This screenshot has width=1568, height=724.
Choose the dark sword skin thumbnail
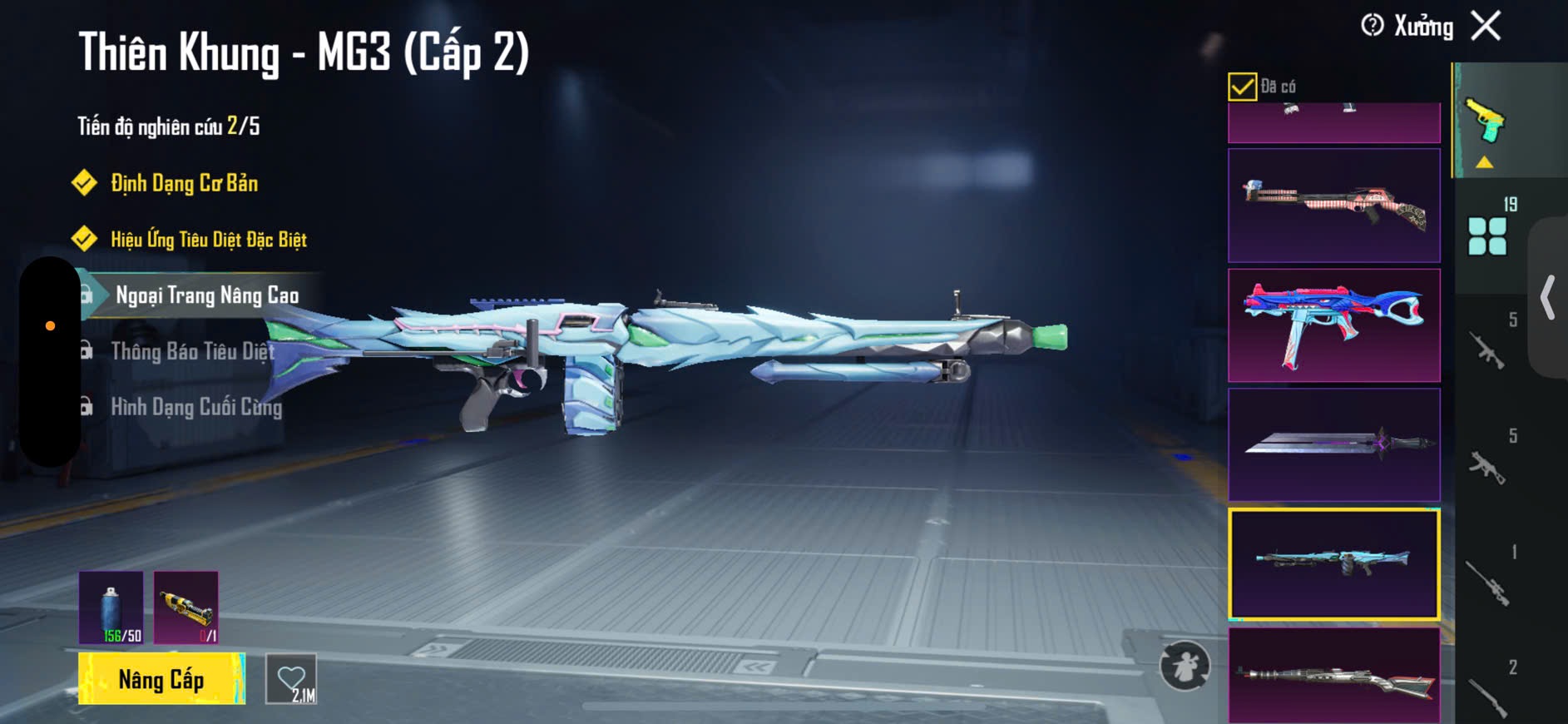pyautogui.click(x=1333, y=444)
